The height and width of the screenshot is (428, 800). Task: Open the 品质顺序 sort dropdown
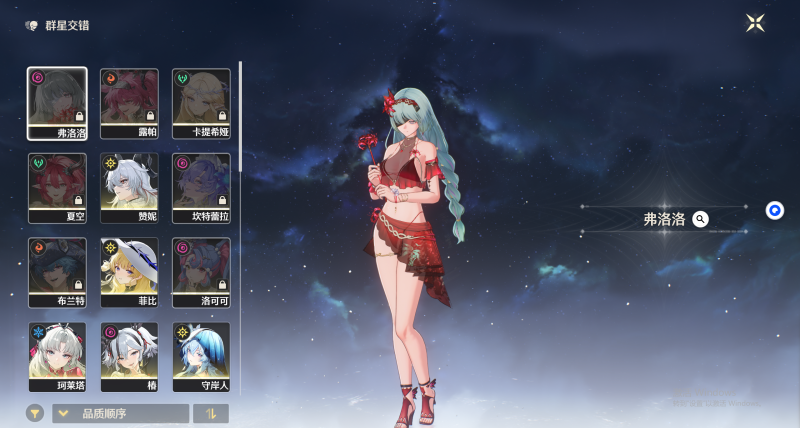(121, 413)
